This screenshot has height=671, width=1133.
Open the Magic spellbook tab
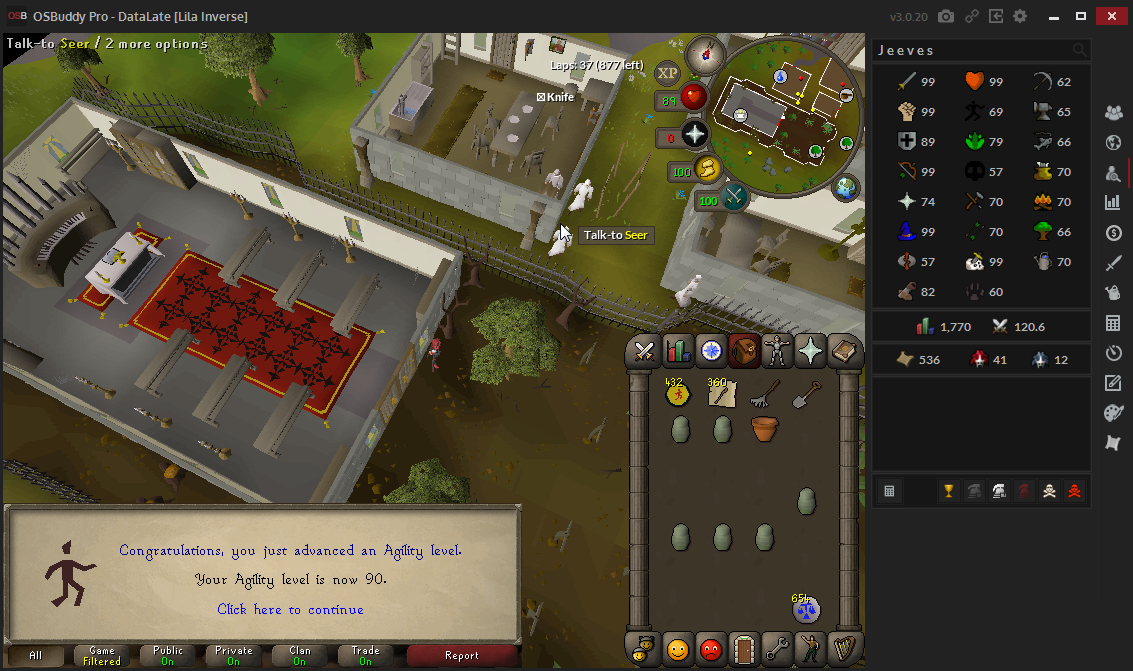click(844, 351)
